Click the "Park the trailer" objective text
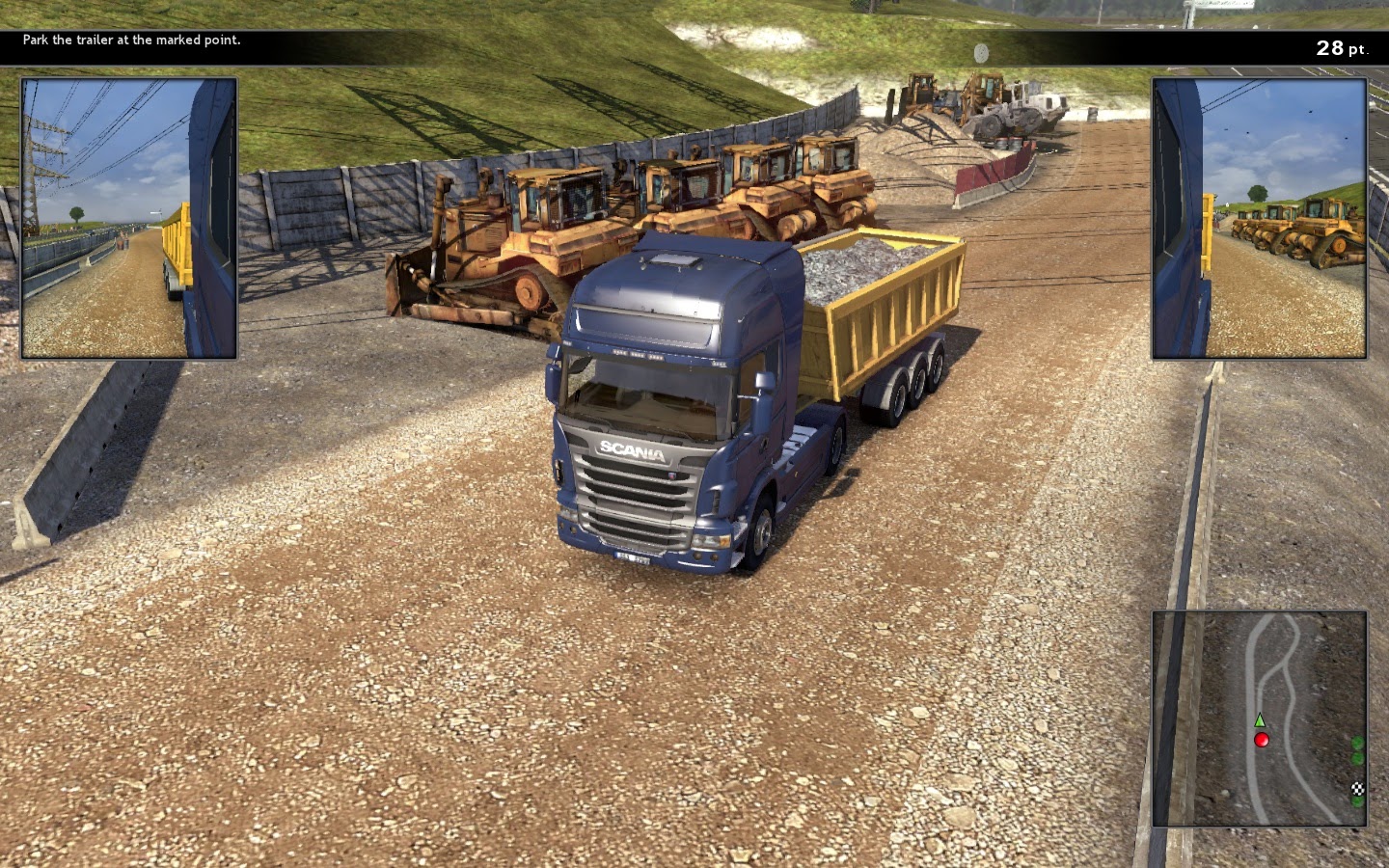 point(132,41)
